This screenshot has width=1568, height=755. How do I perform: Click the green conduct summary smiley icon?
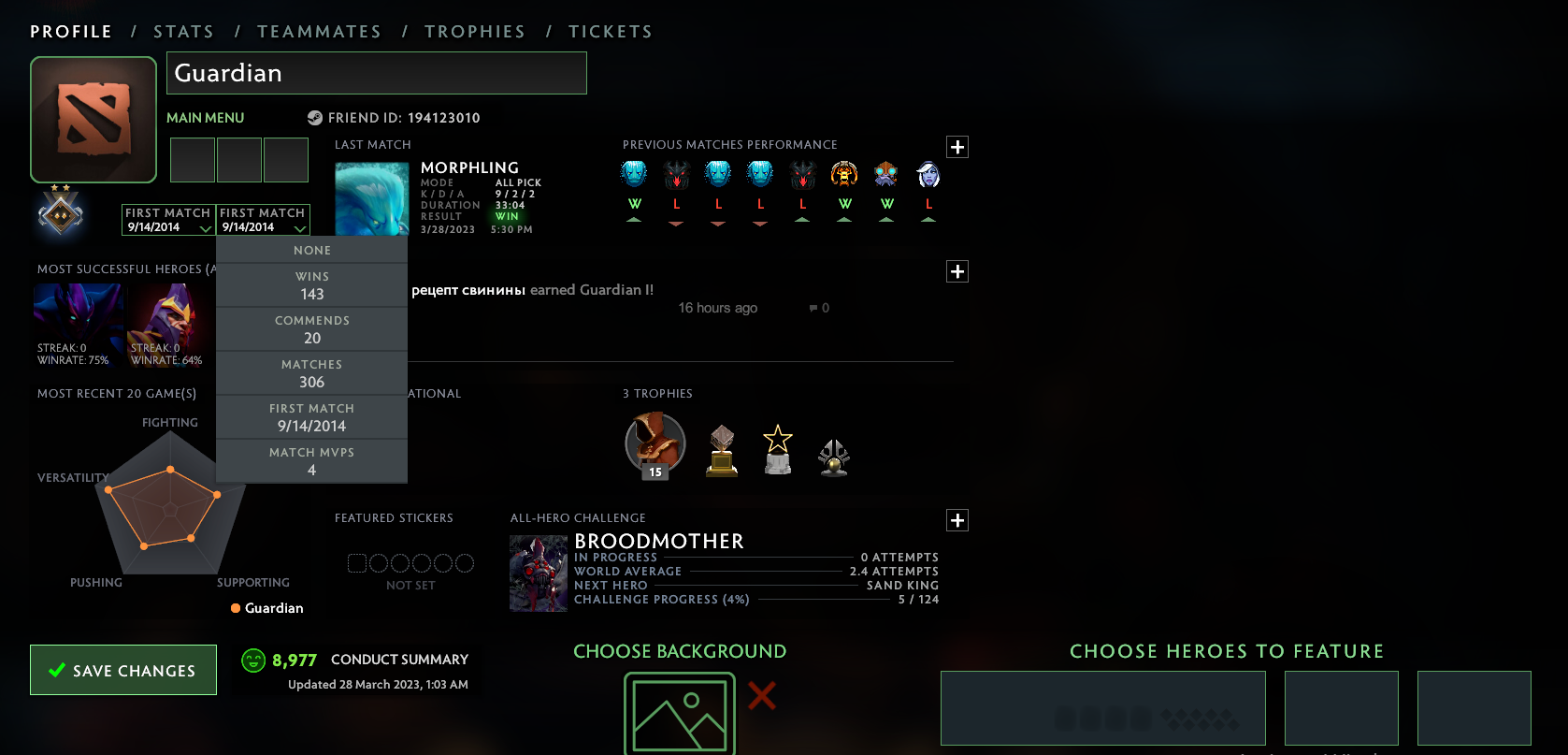[252, 659]
